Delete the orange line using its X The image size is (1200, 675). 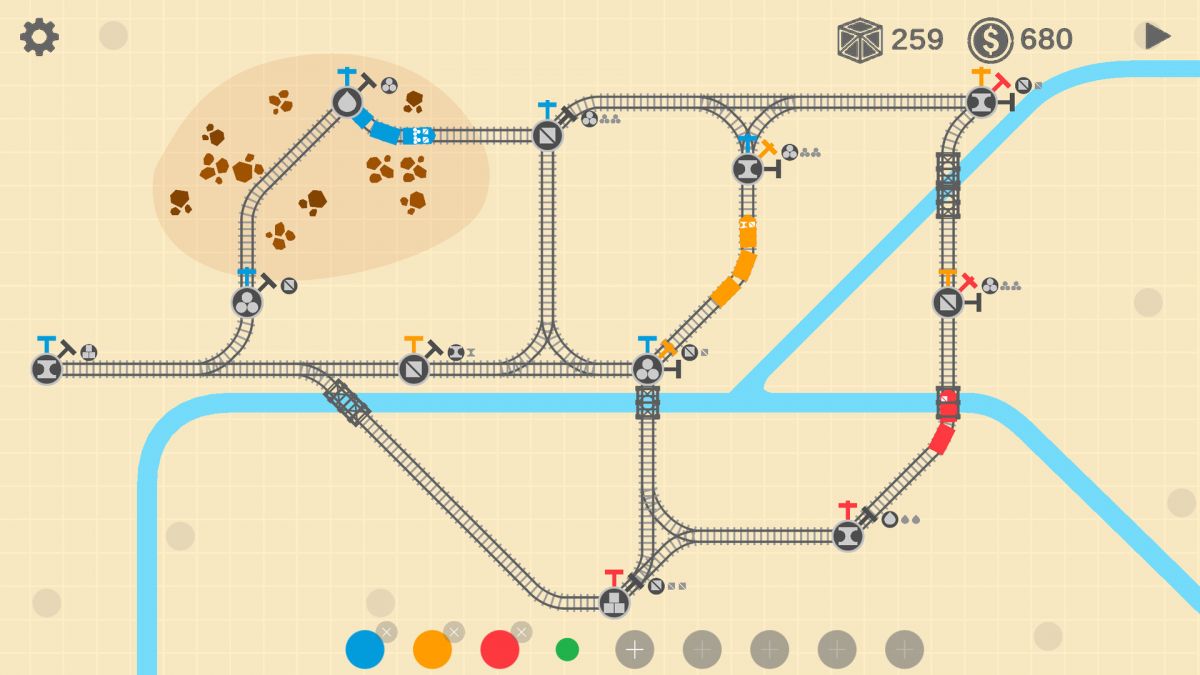[454, 631]
